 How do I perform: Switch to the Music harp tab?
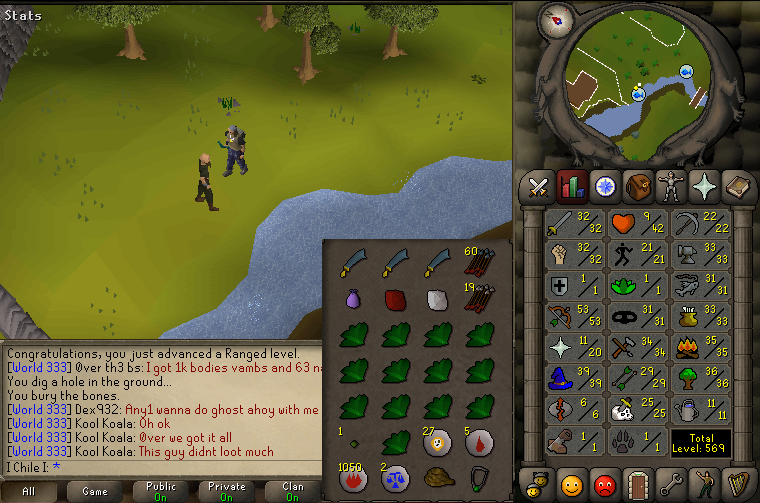click(737, 483)
